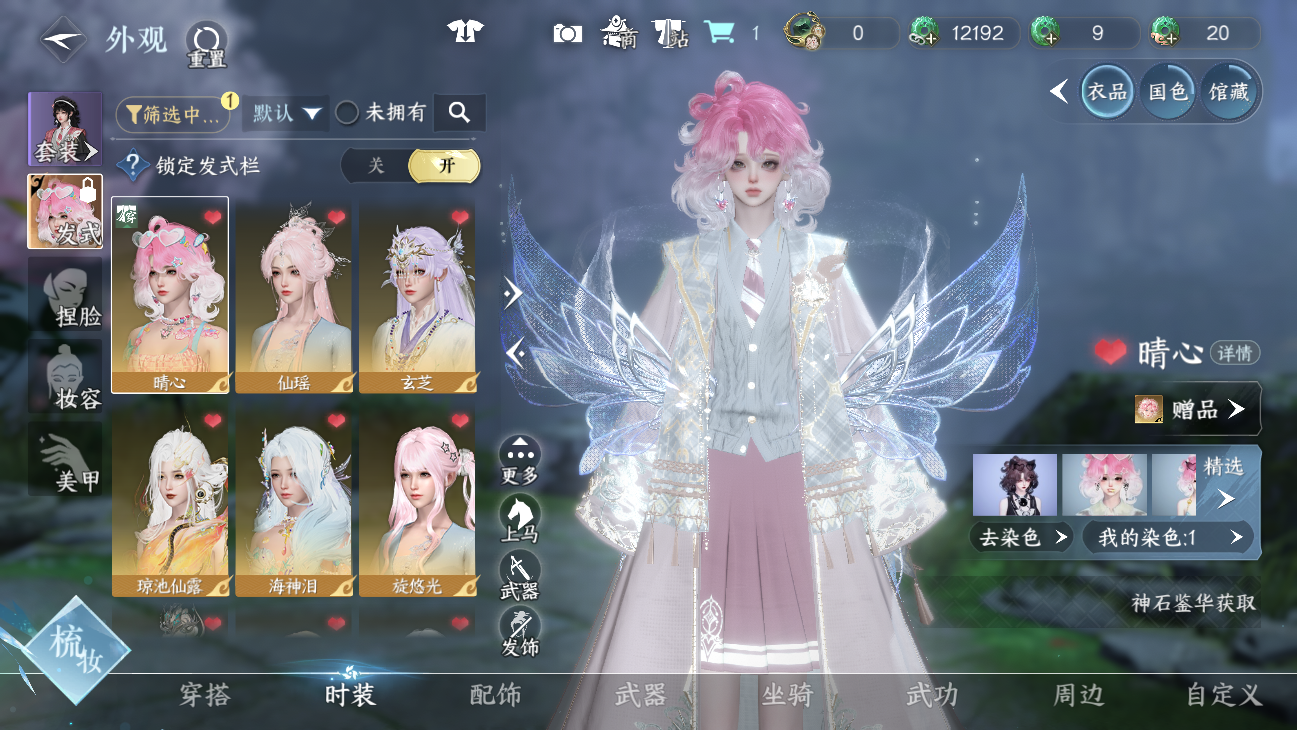Take a photo with the camera icon
Screen dimensions: 1297x730
567,33
